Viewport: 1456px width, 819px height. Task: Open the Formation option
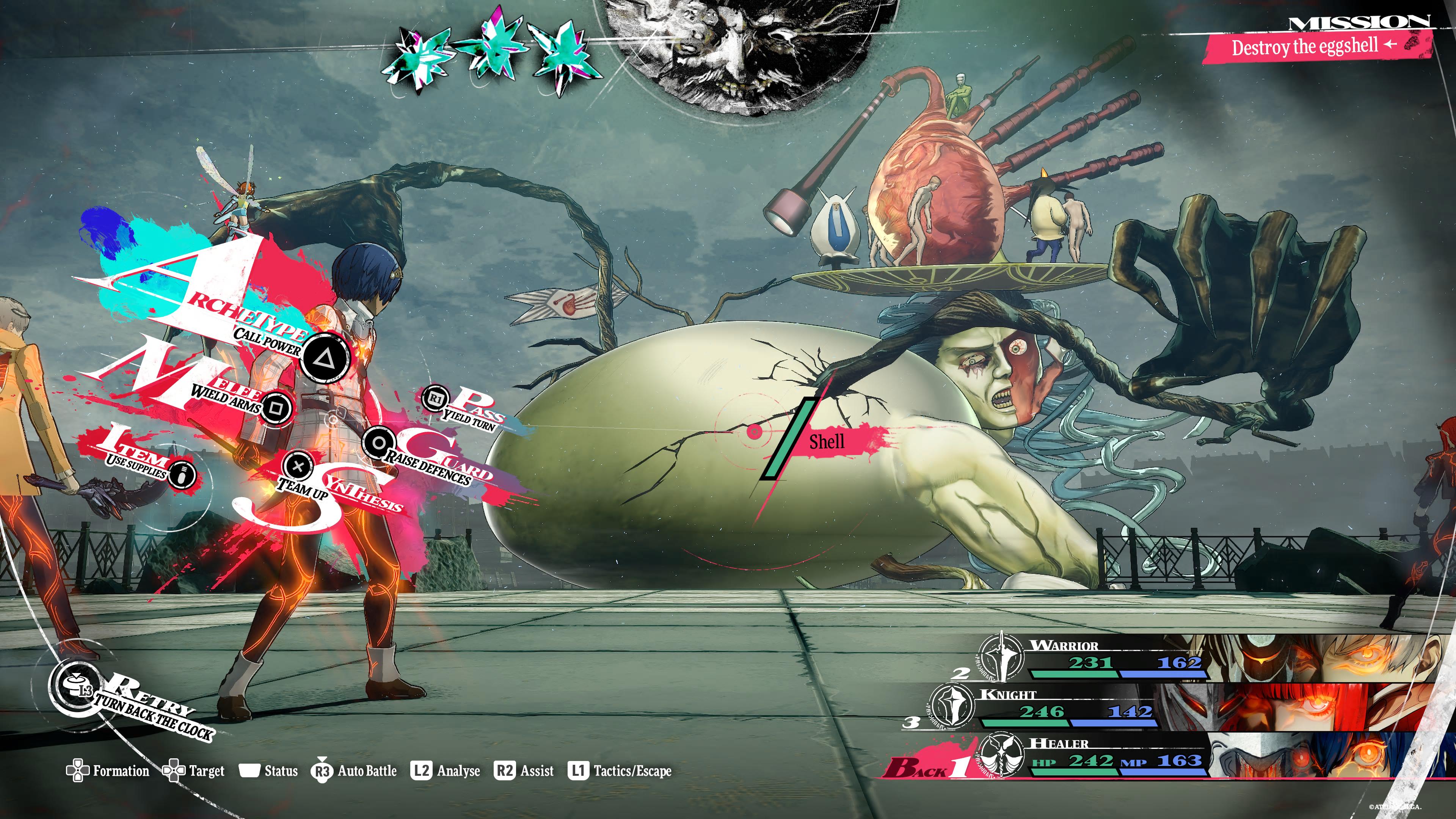tap(108, 771)
